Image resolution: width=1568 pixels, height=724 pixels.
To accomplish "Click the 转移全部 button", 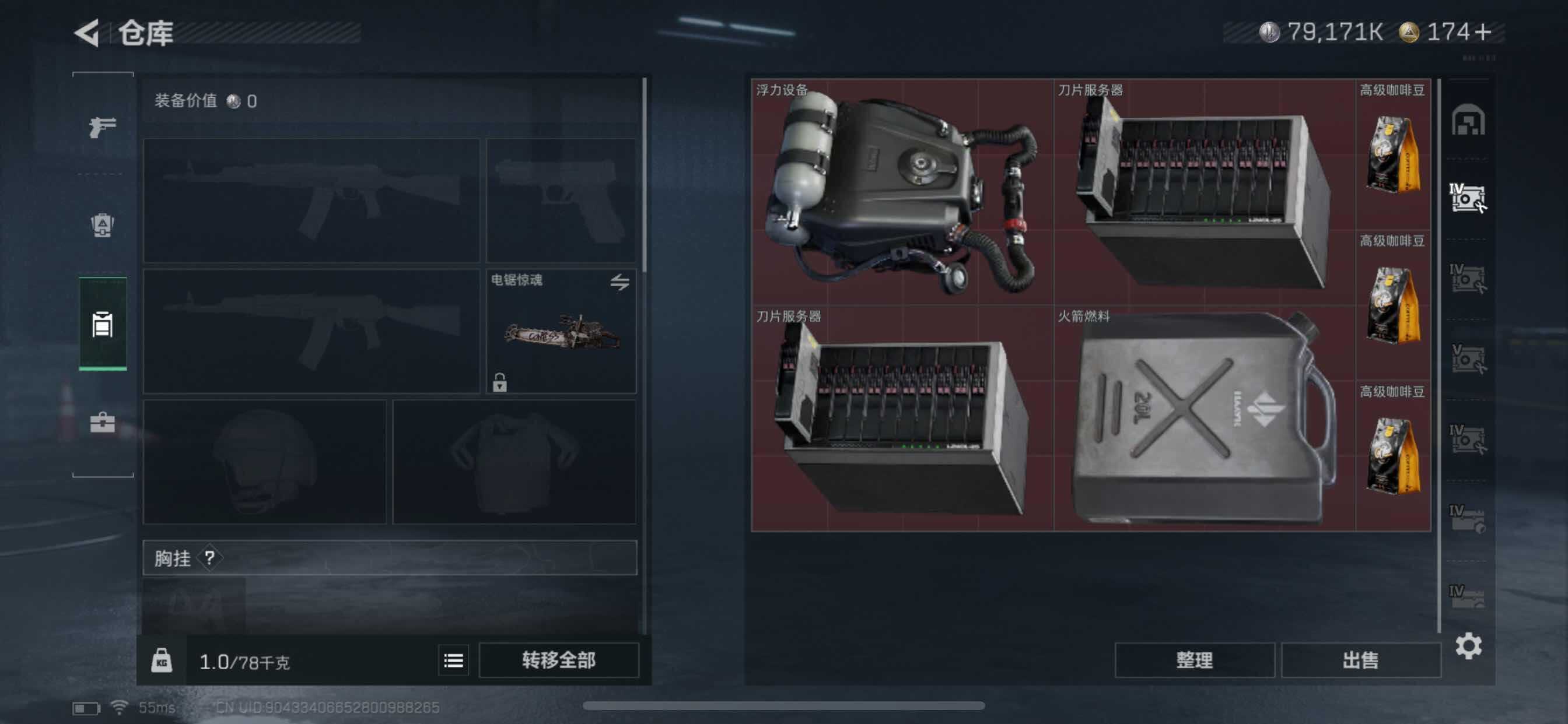I will [x=558, y=660].
